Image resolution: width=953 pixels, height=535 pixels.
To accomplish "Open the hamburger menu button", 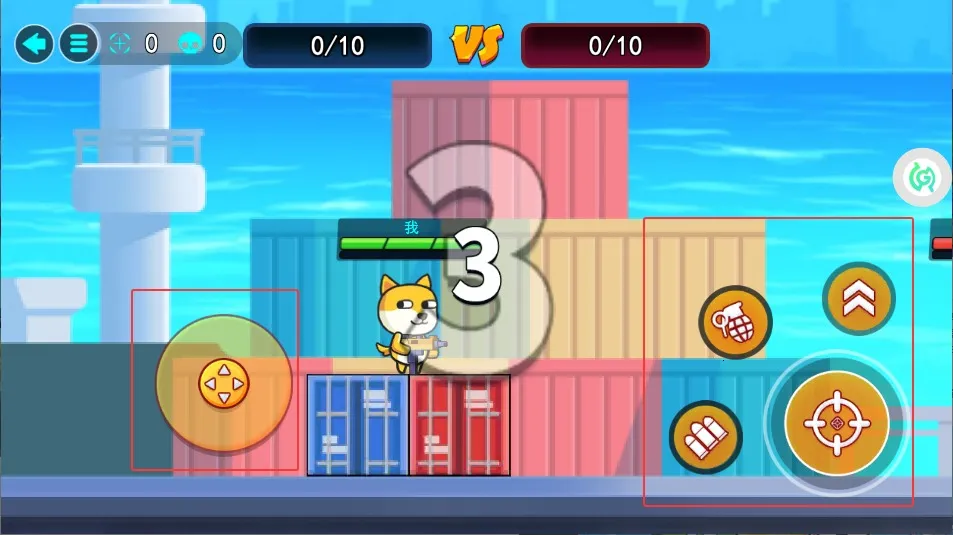I will (x=78, y=44).
